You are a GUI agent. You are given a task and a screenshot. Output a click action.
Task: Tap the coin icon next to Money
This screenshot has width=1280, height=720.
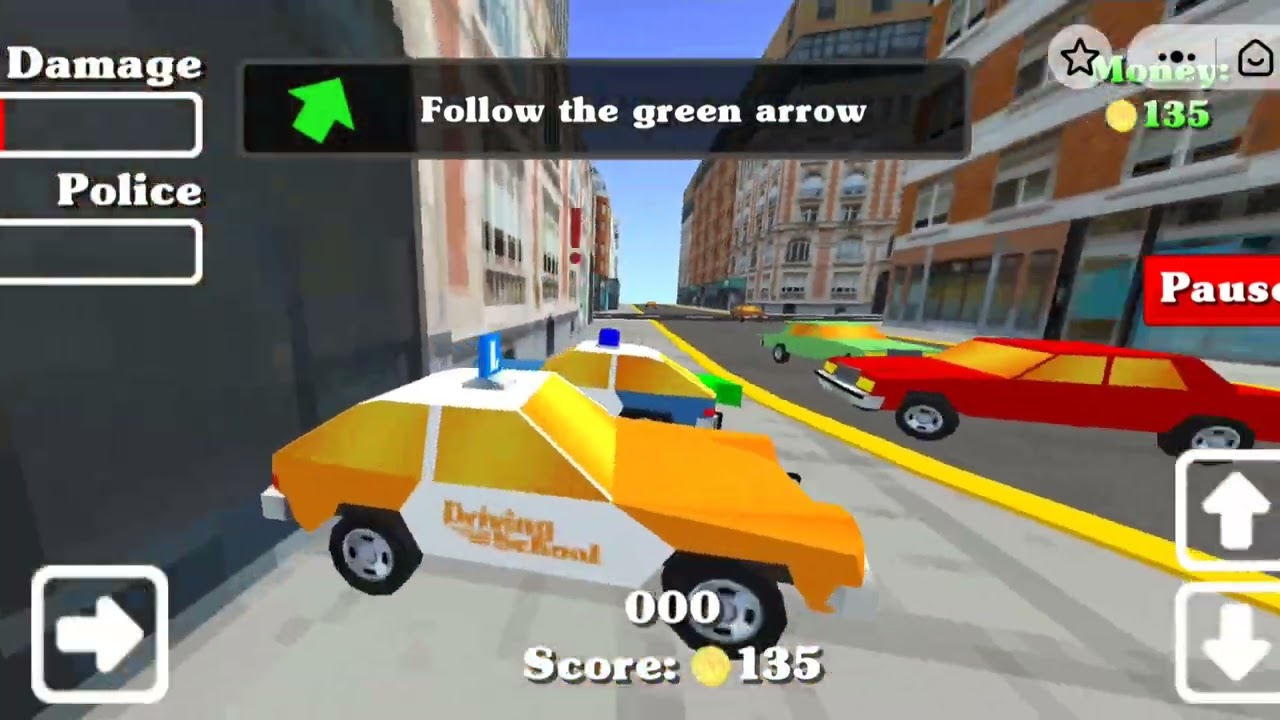pos(1124,115)
